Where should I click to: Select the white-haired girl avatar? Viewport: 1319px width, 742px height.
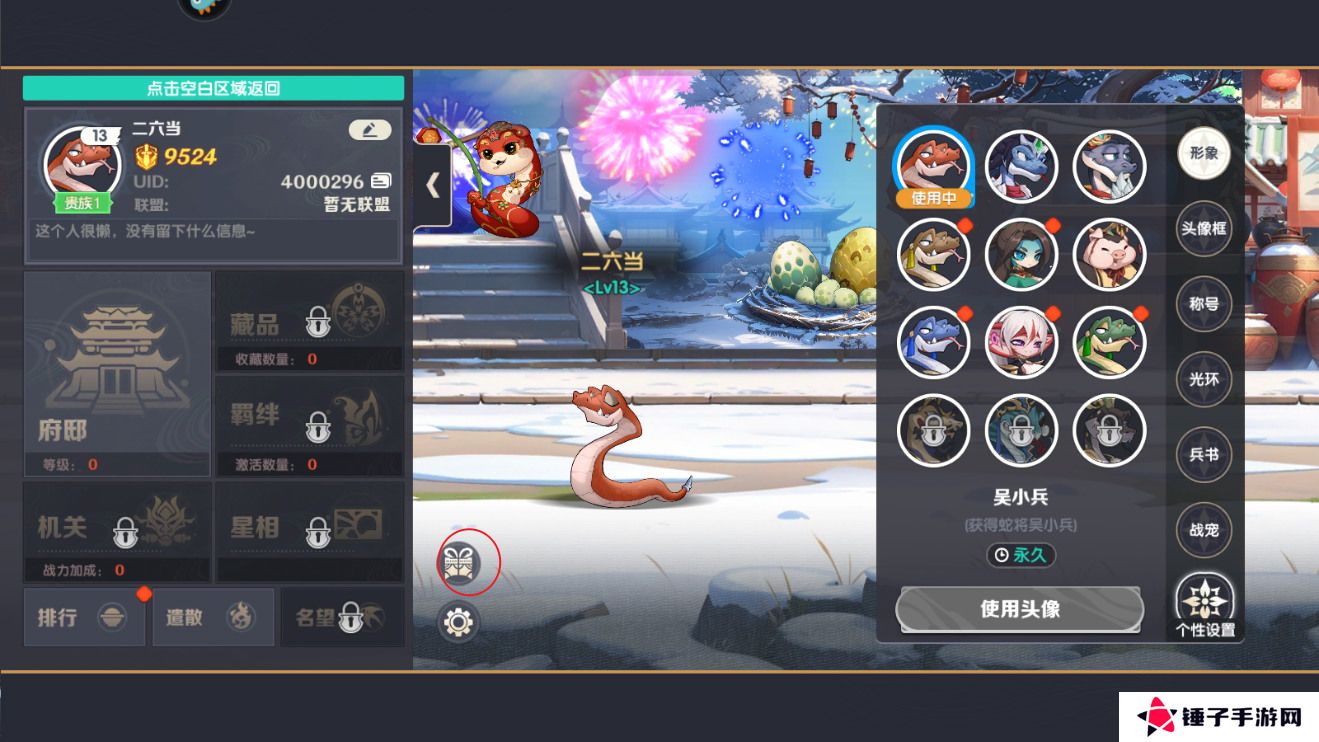pos(1021,343)
